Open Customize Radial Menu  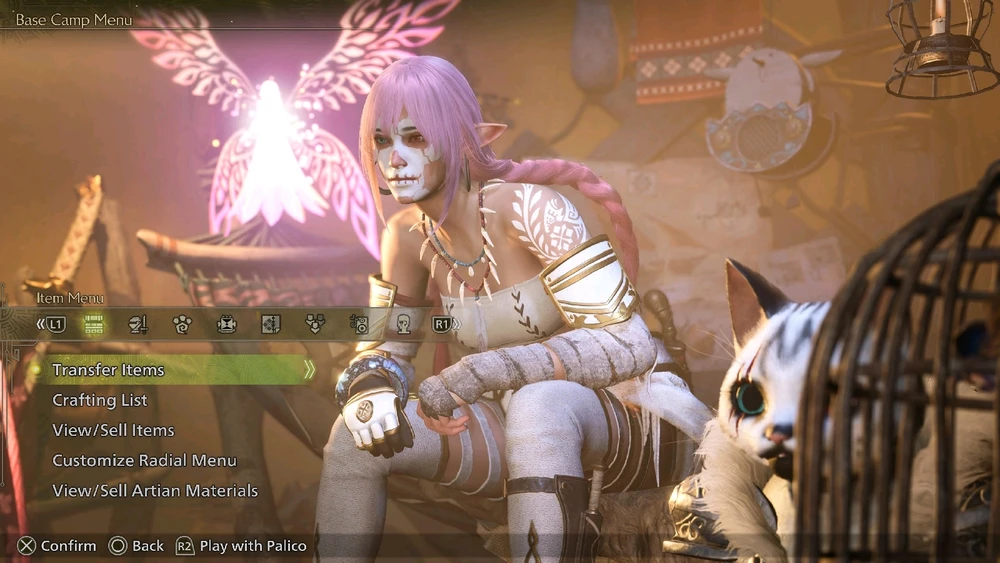(144, 460)
